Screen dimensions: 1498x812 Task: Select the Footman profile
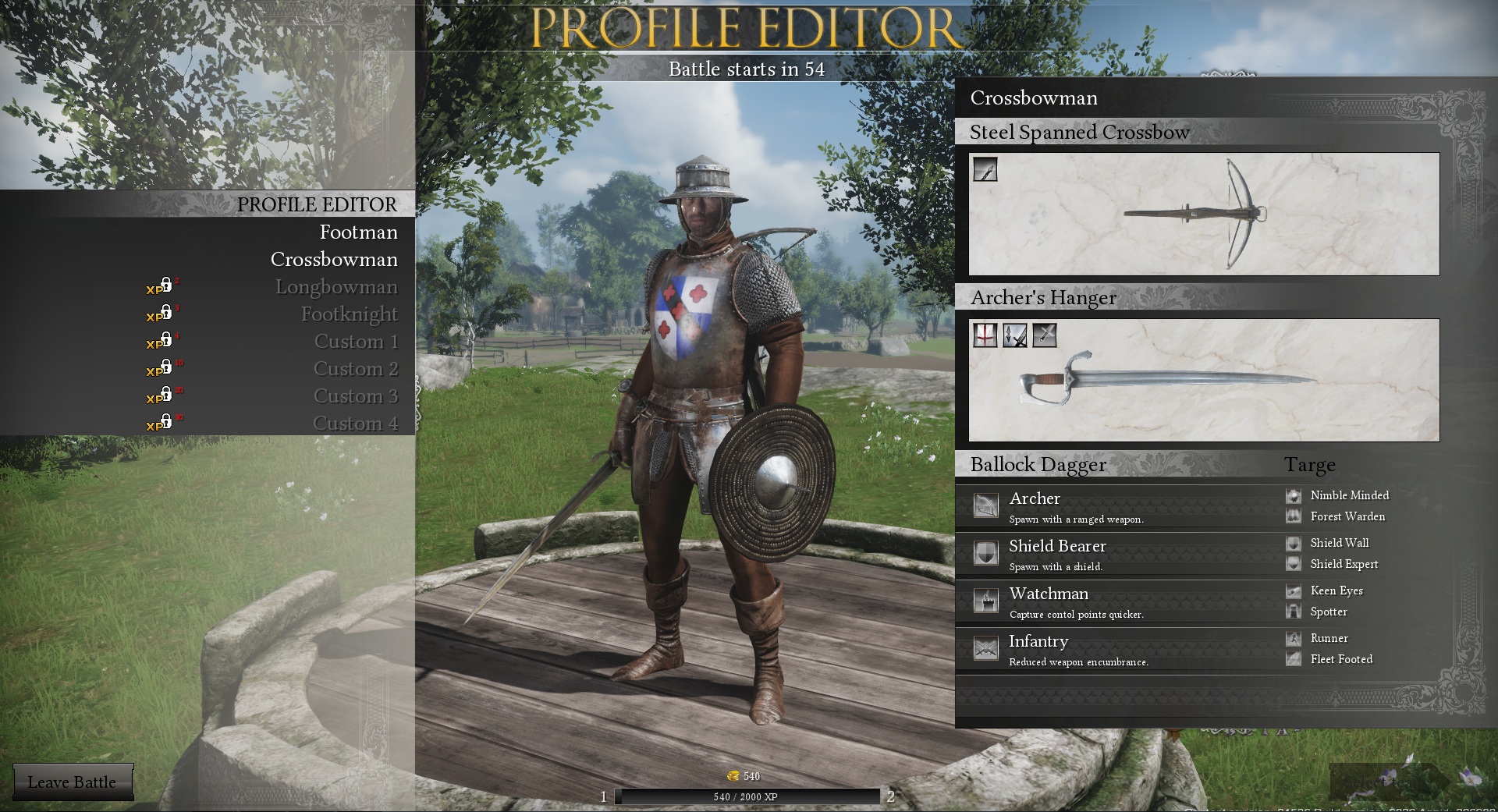pos(358,232)
